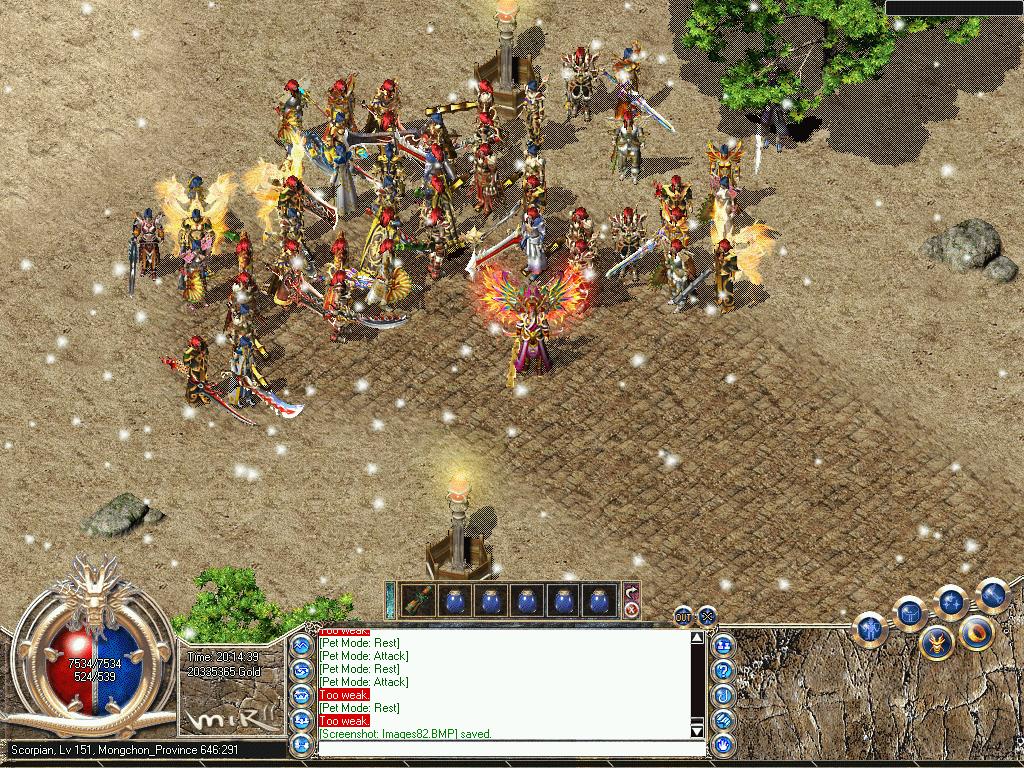Click the wrench options button

click(x=992, y=594)
